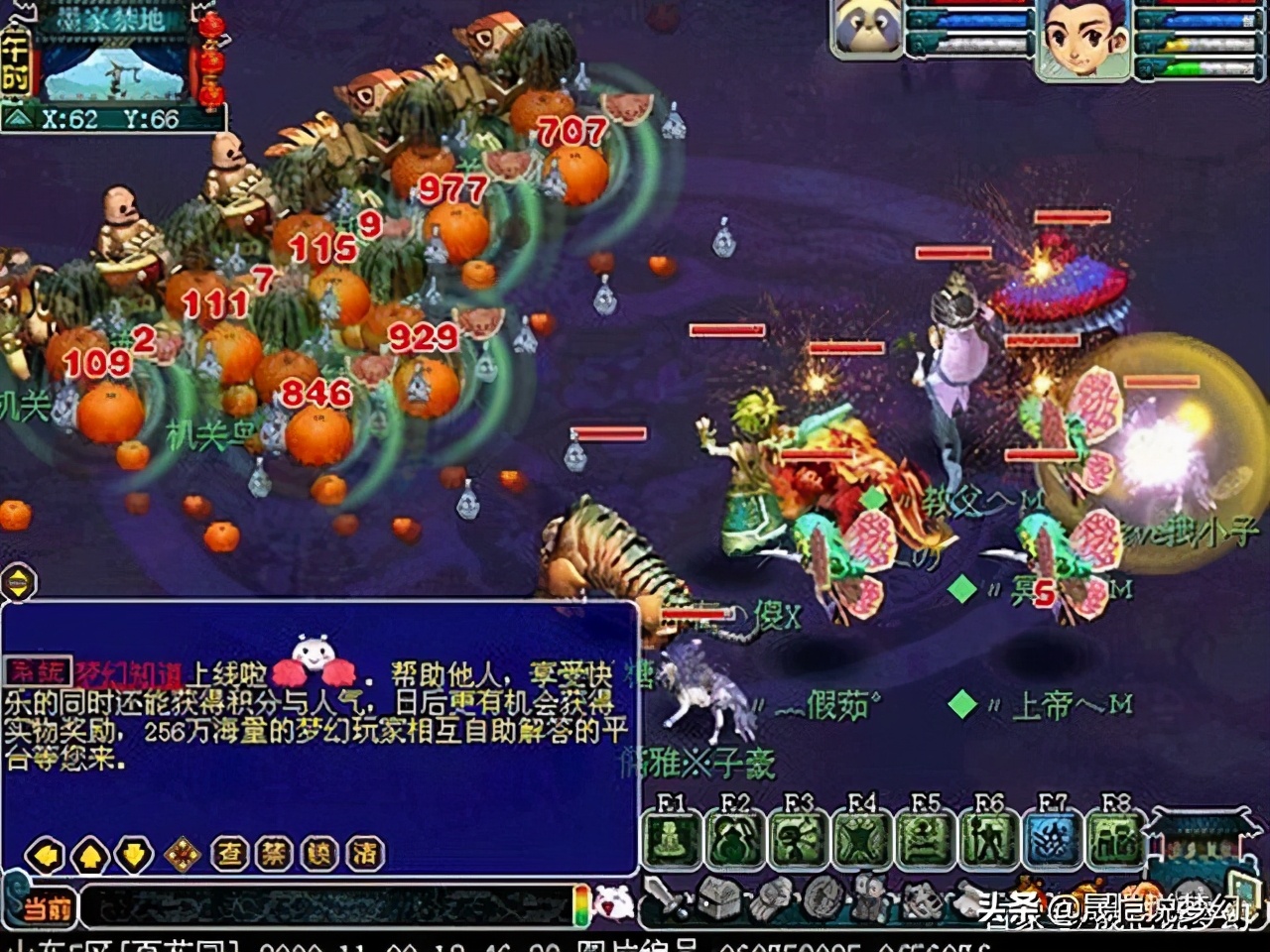This screenshot has width=1270, height=952.
Task: Switch to the 当前 chat channel tab
Action: [x=46, y=908]
